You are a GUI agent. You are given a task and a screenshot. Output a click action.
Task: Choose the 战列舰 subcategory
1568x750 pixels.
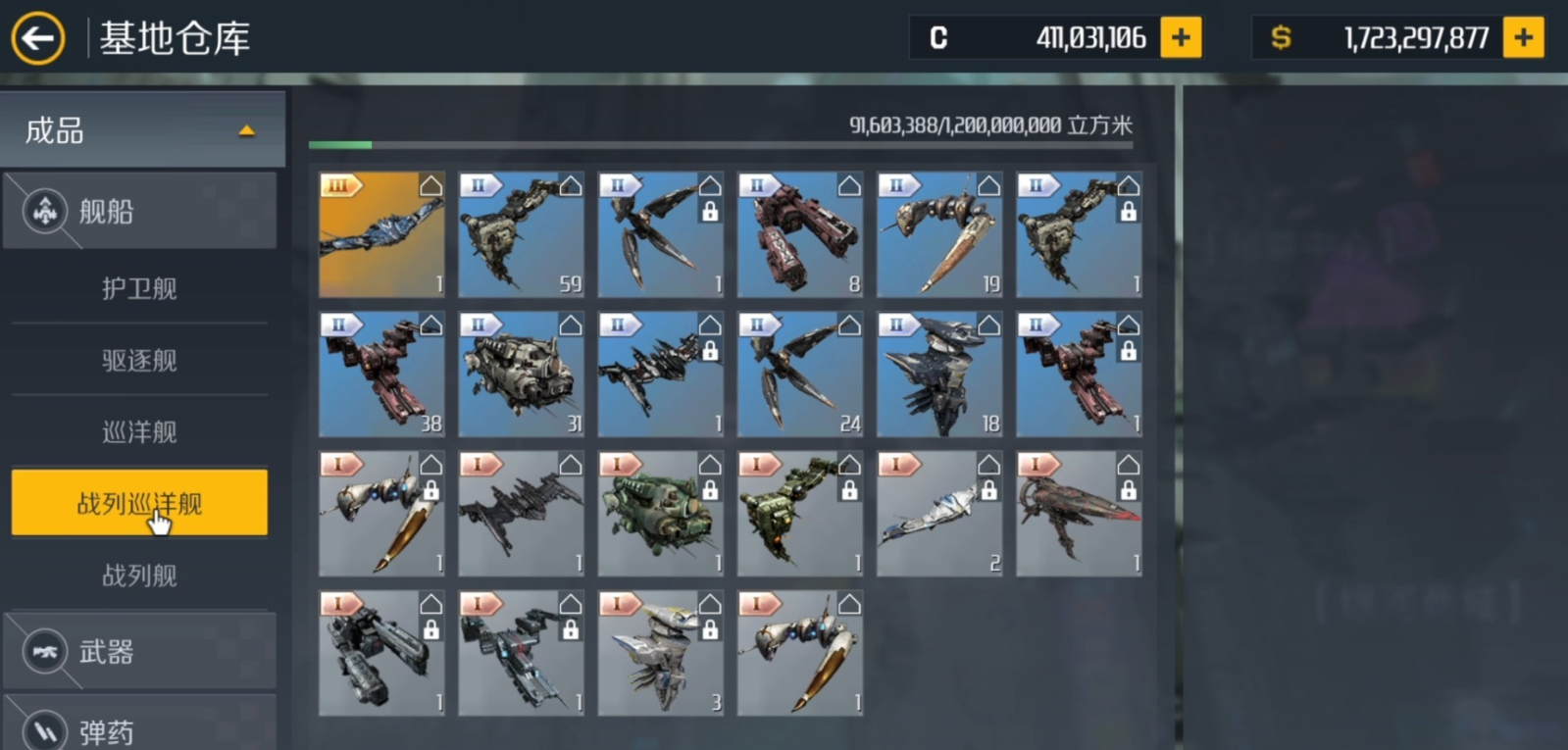tap(139, 575)
